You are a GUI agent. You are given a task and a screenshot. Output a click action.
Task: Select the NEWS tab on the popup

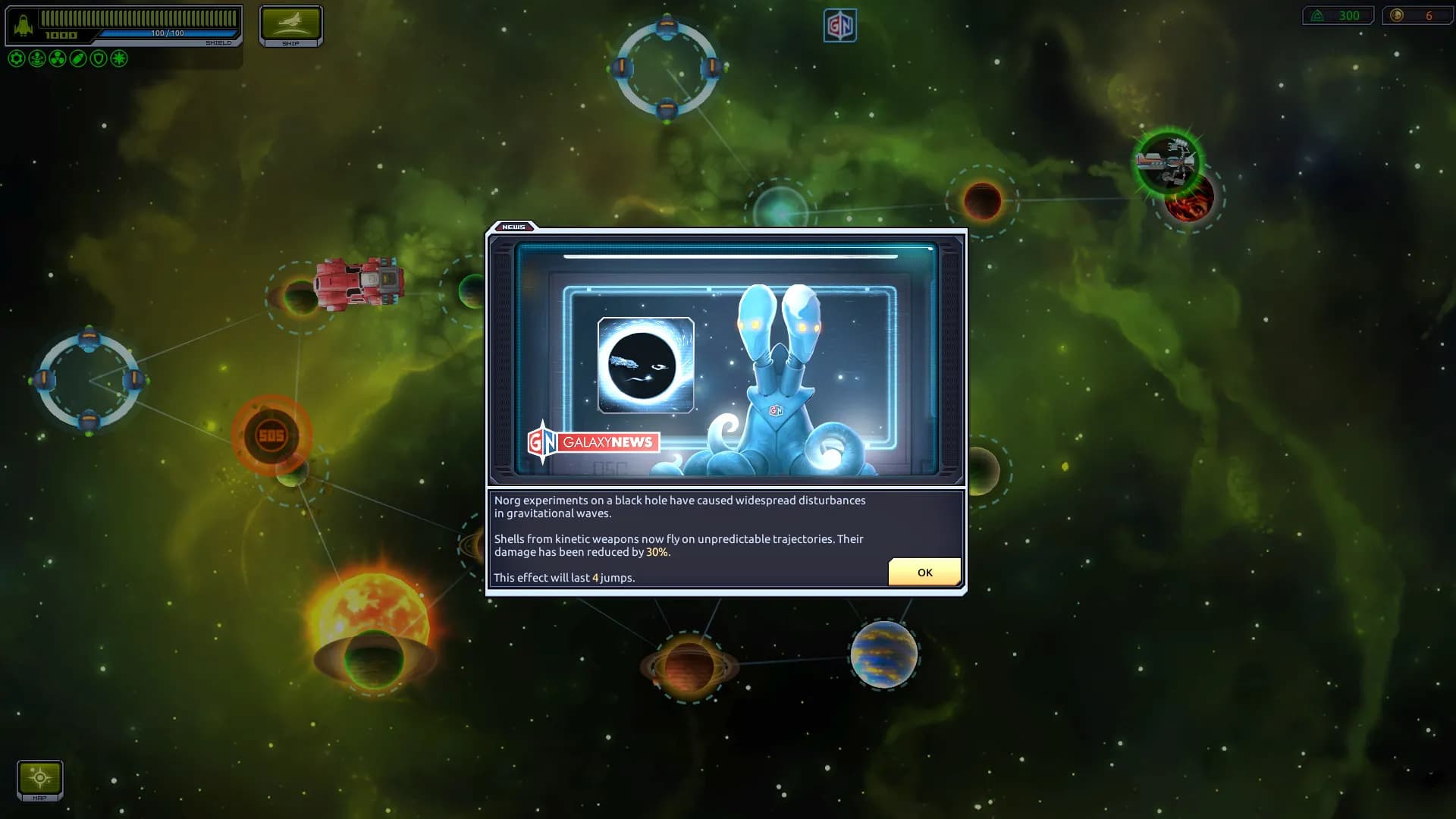(x=515, y=227)
